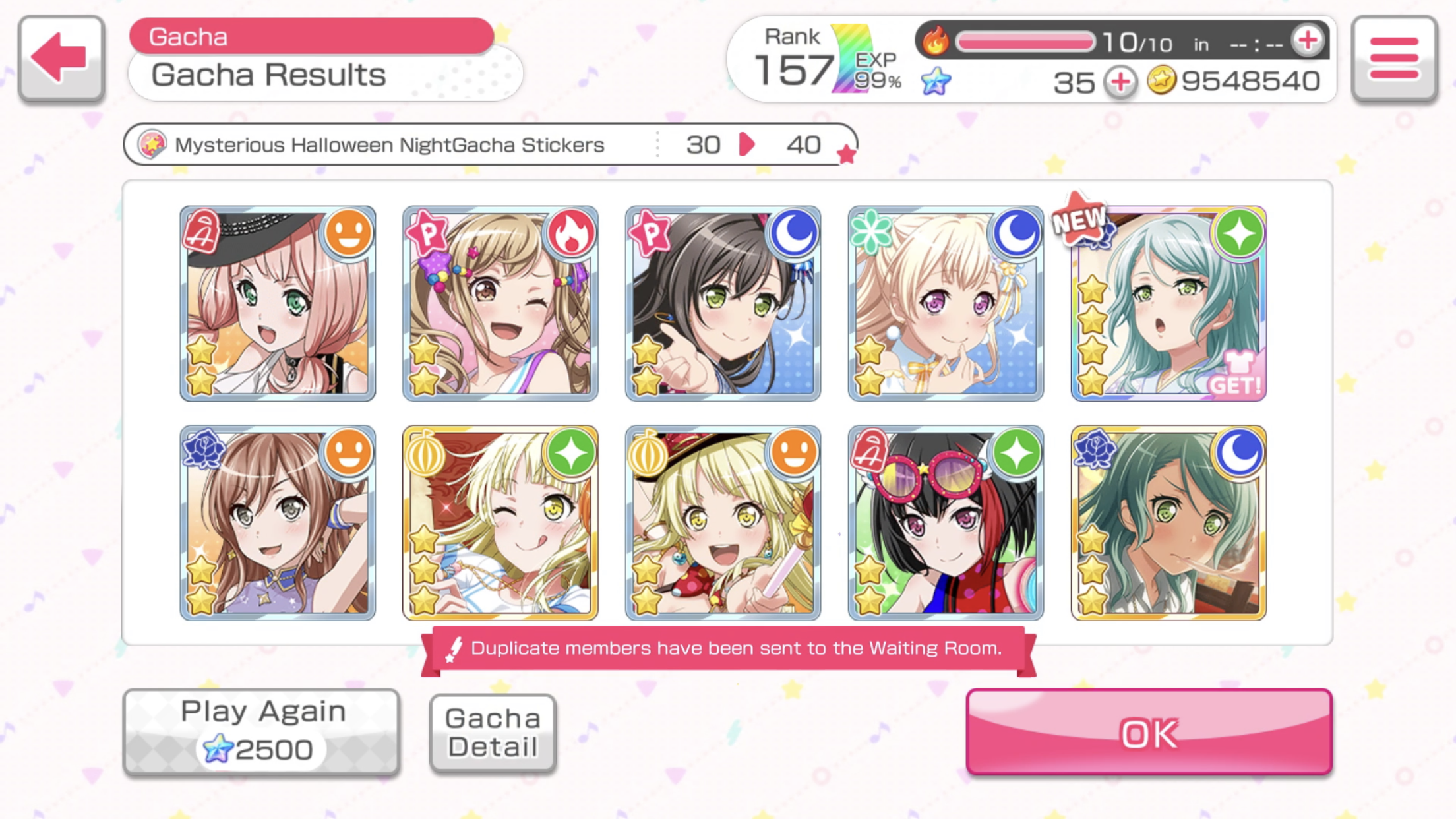This screenshot has width=1456, height=819.
Task: Select the winking brown-haired card with hair beads
Action: point(500,303)
